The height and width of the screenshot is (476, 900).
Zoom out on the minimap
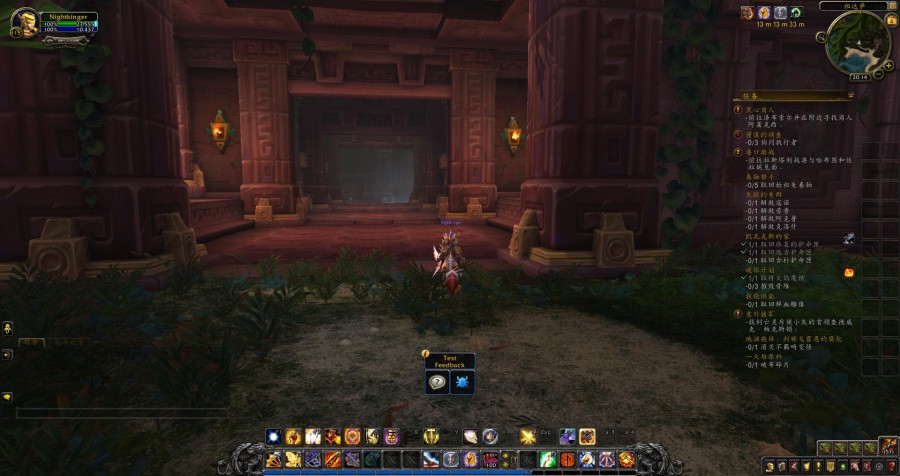pos(881,73)
